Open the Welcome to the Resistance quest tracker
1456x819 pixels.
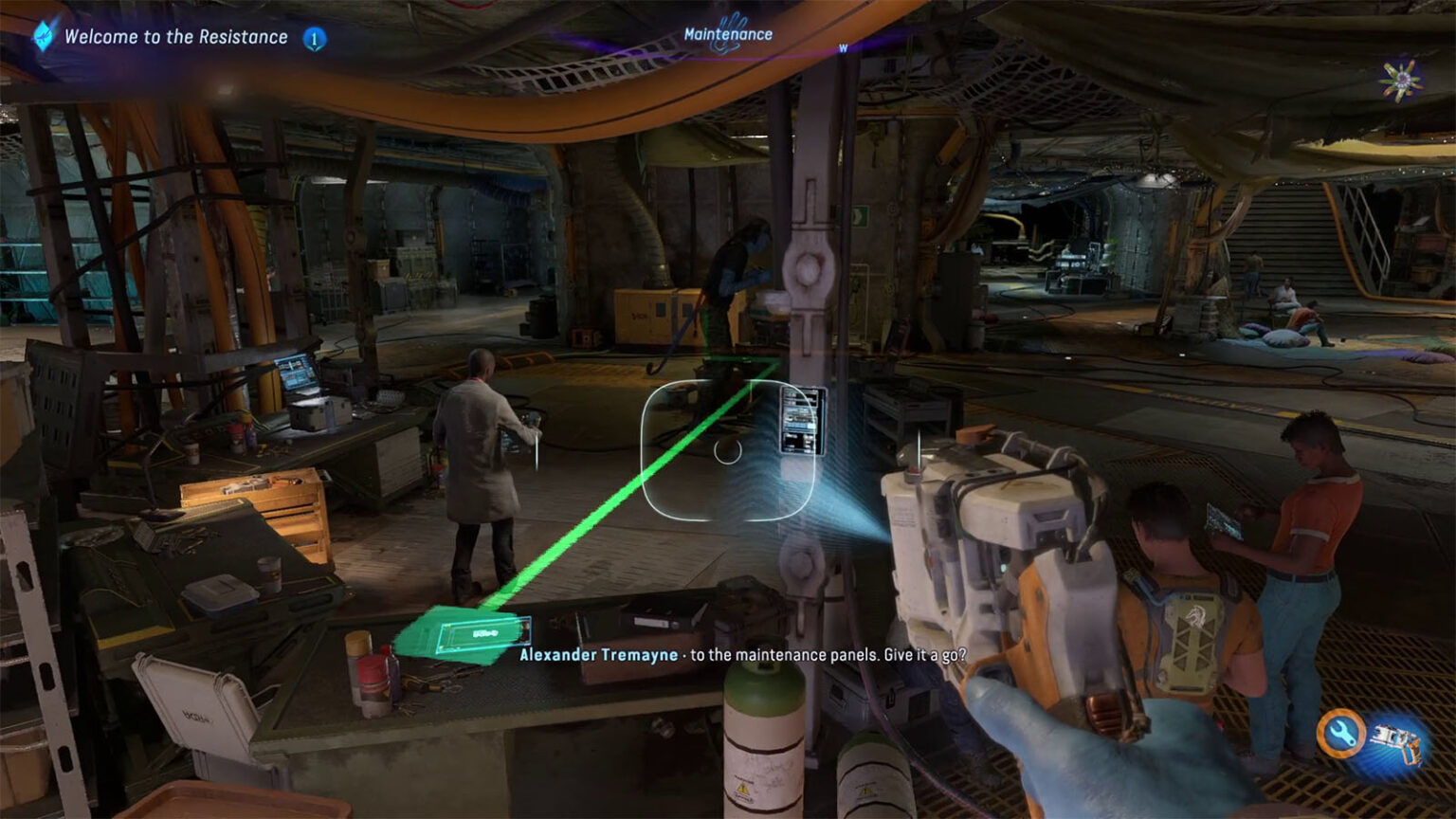coord(175,37)
